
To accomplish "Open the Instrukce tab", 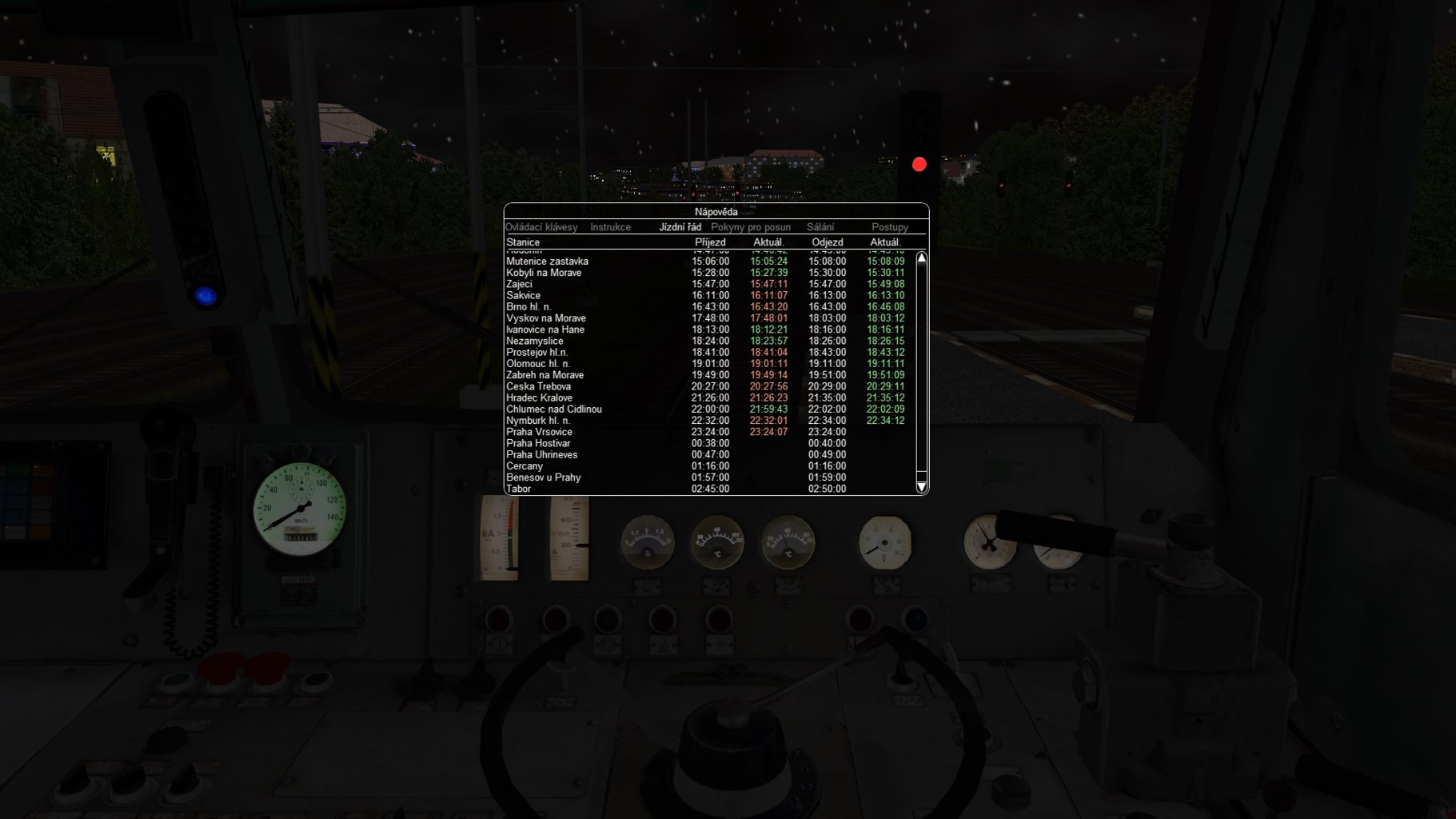I will tap(611, 227).
